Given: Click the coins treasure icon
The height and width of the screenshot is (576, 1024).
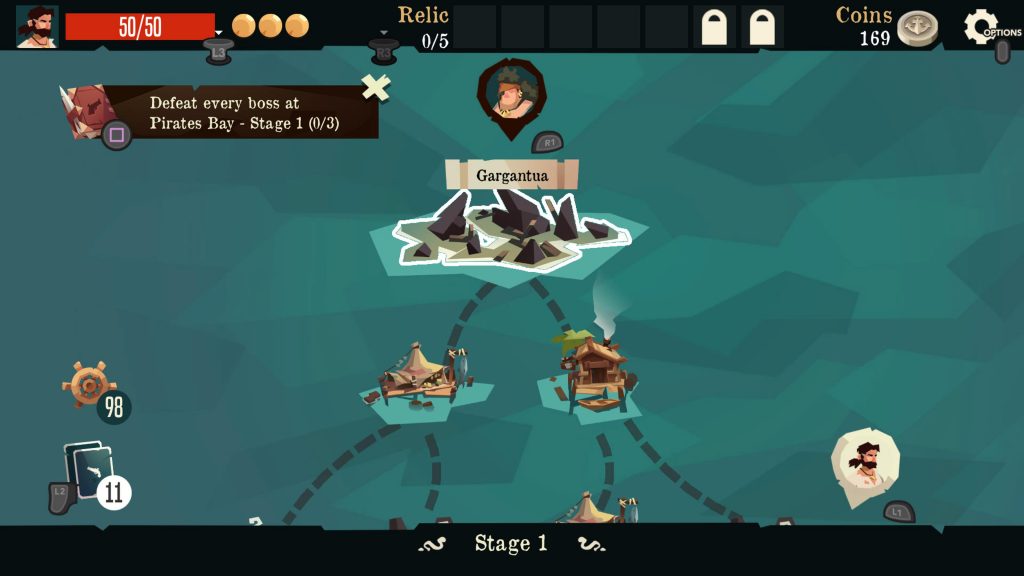Looking at the screenshot, I should pos(916,28).
